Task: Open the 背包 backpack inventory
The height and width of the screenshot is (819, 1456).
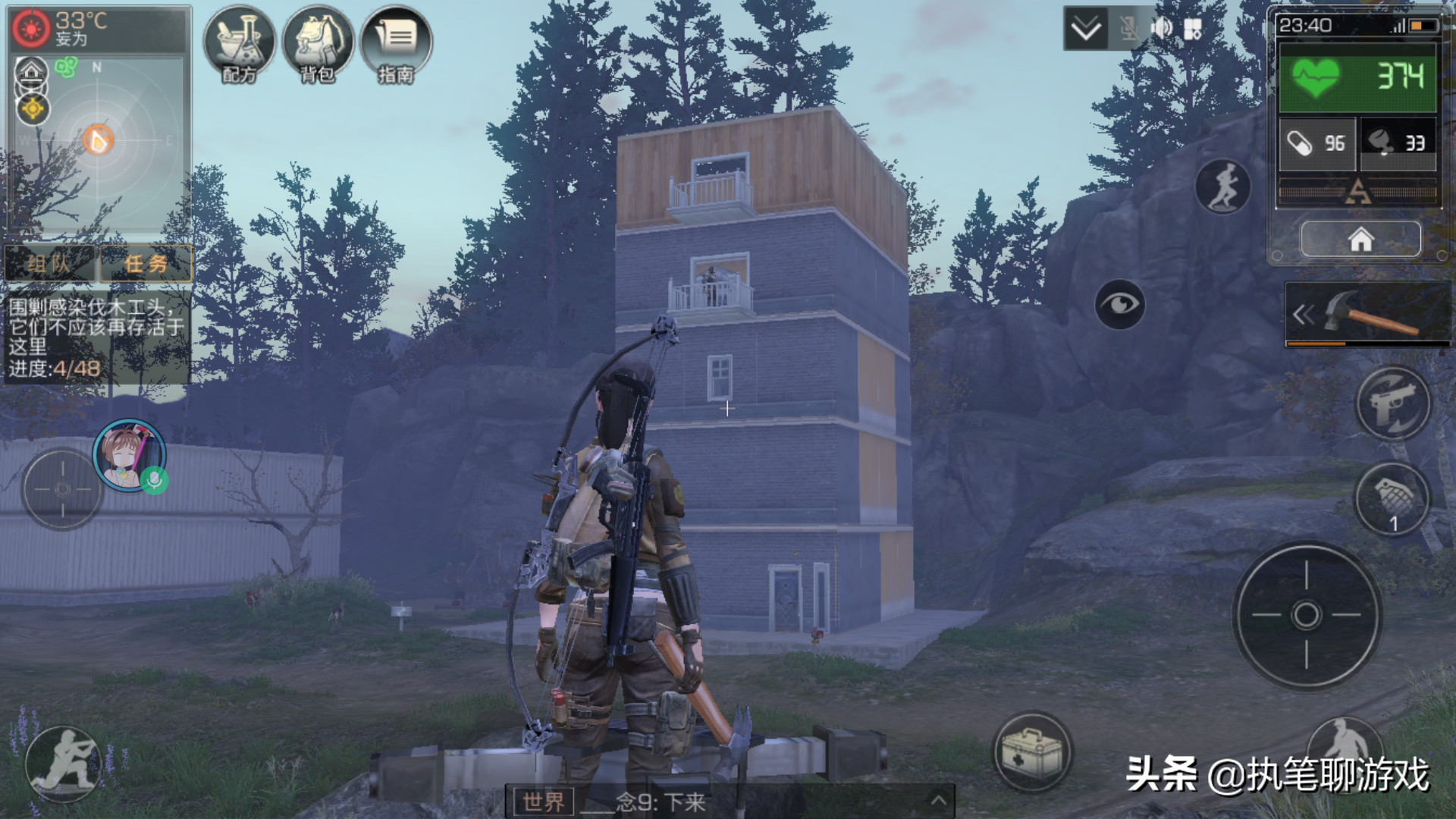Action: (318, 44)
